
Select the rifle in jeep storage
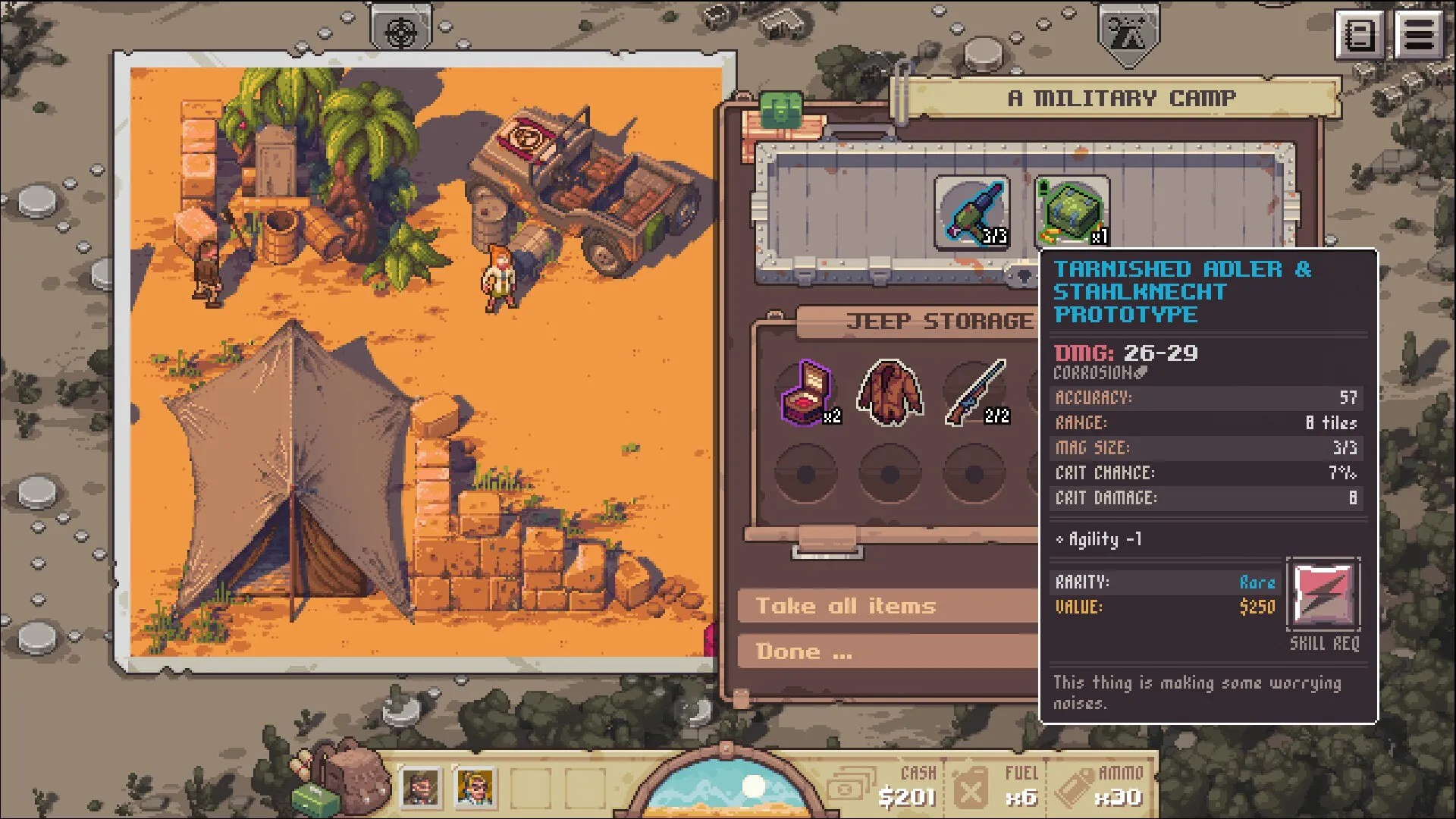(x=975, y=393)
